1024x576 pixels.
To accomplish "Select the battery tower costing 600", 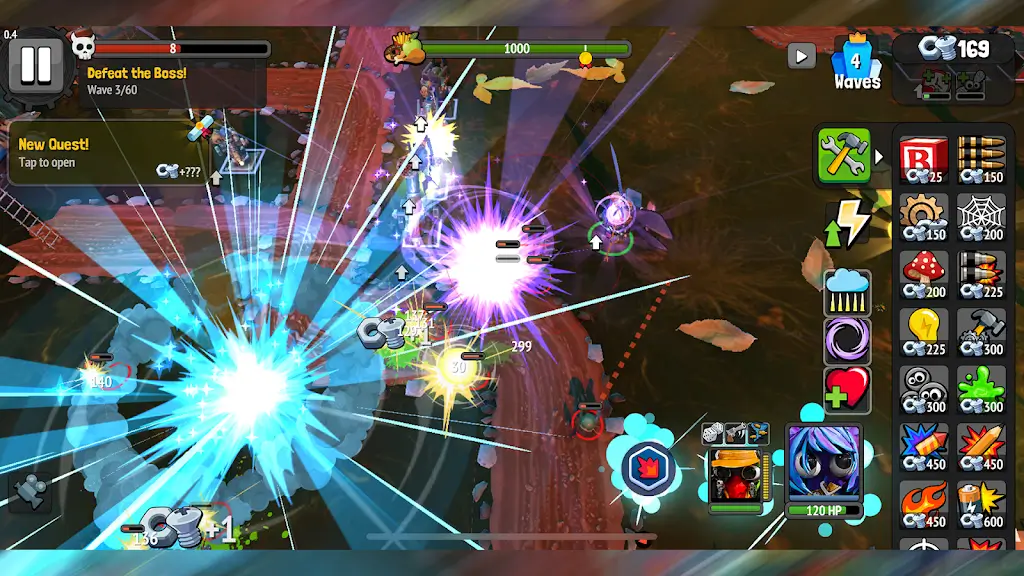I will (x=980, y=502).
